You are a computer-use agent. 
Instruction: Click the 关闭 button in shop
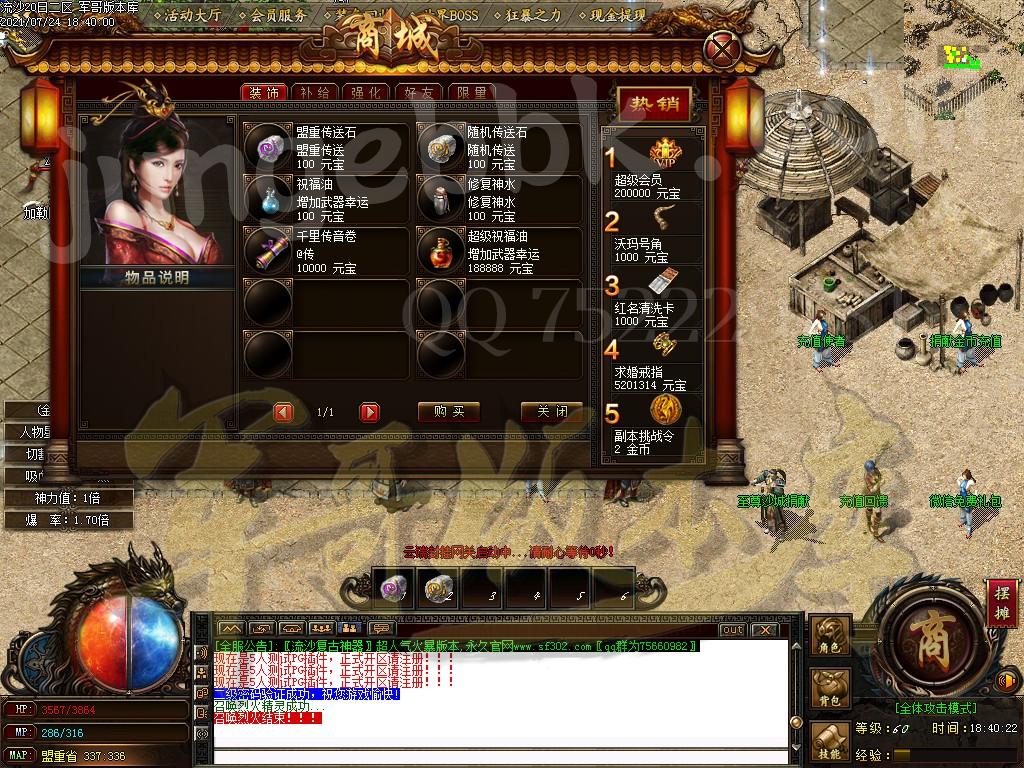(552, 412)
